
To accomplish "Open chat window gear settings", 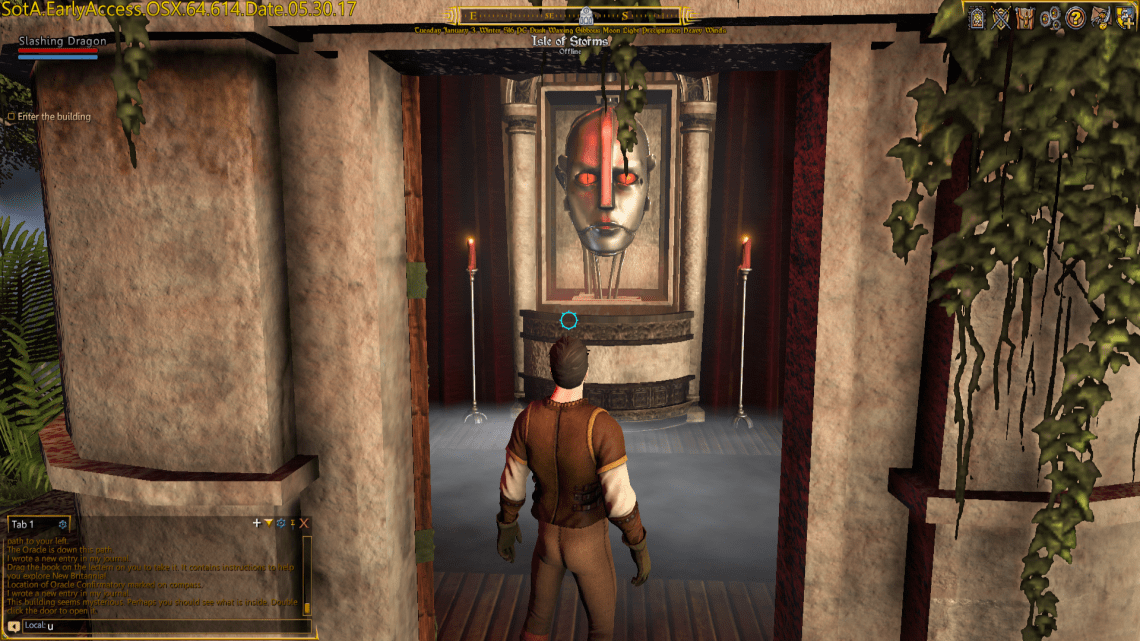I will click(x=280, y=523).
